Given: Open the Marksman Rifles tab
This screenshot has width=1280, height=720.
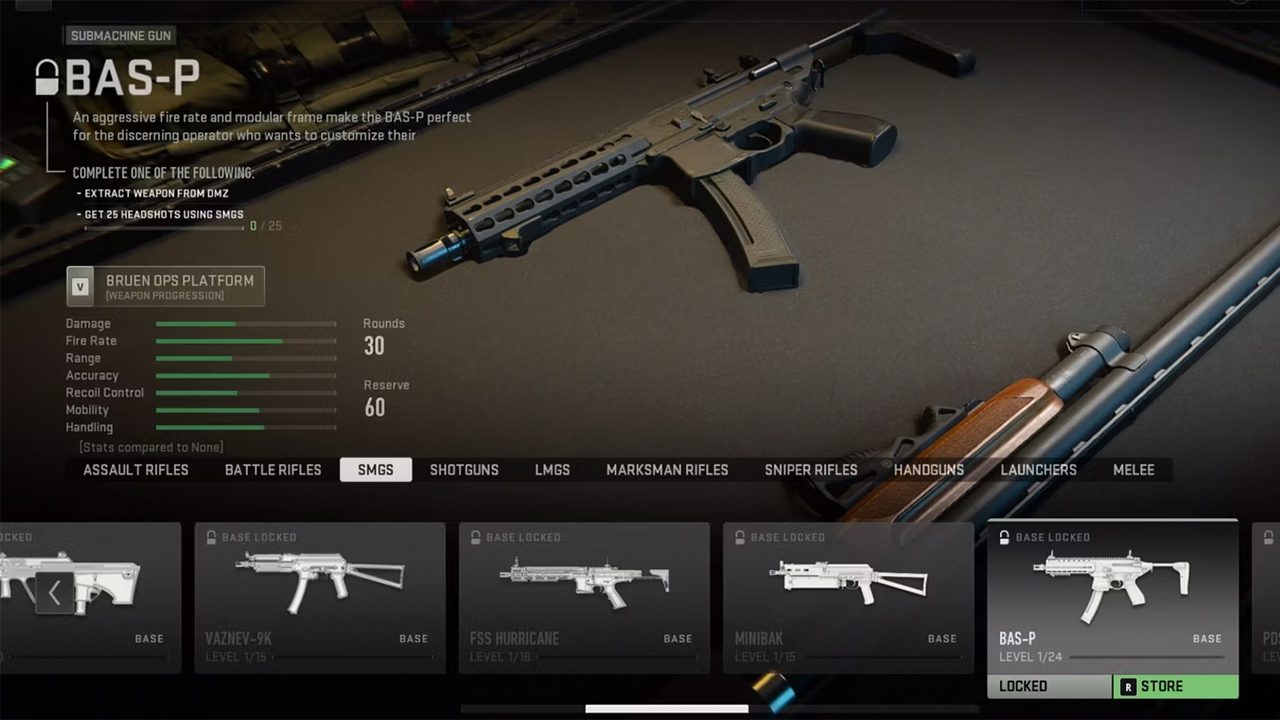Looking at the screenshot, I should [667, 470].
